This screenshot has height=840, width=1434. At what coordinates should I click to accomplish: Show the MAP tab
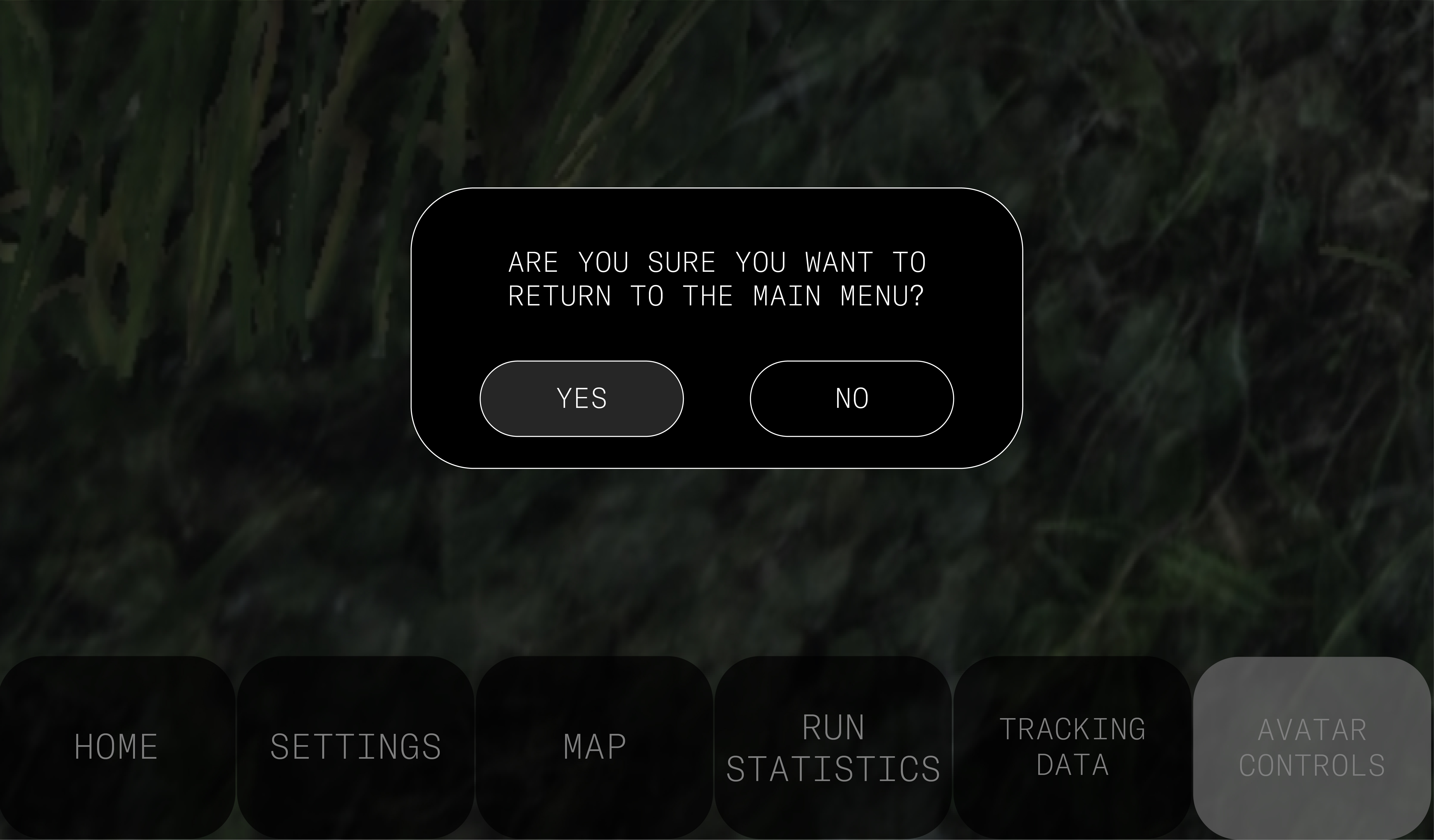pos(594,747)
